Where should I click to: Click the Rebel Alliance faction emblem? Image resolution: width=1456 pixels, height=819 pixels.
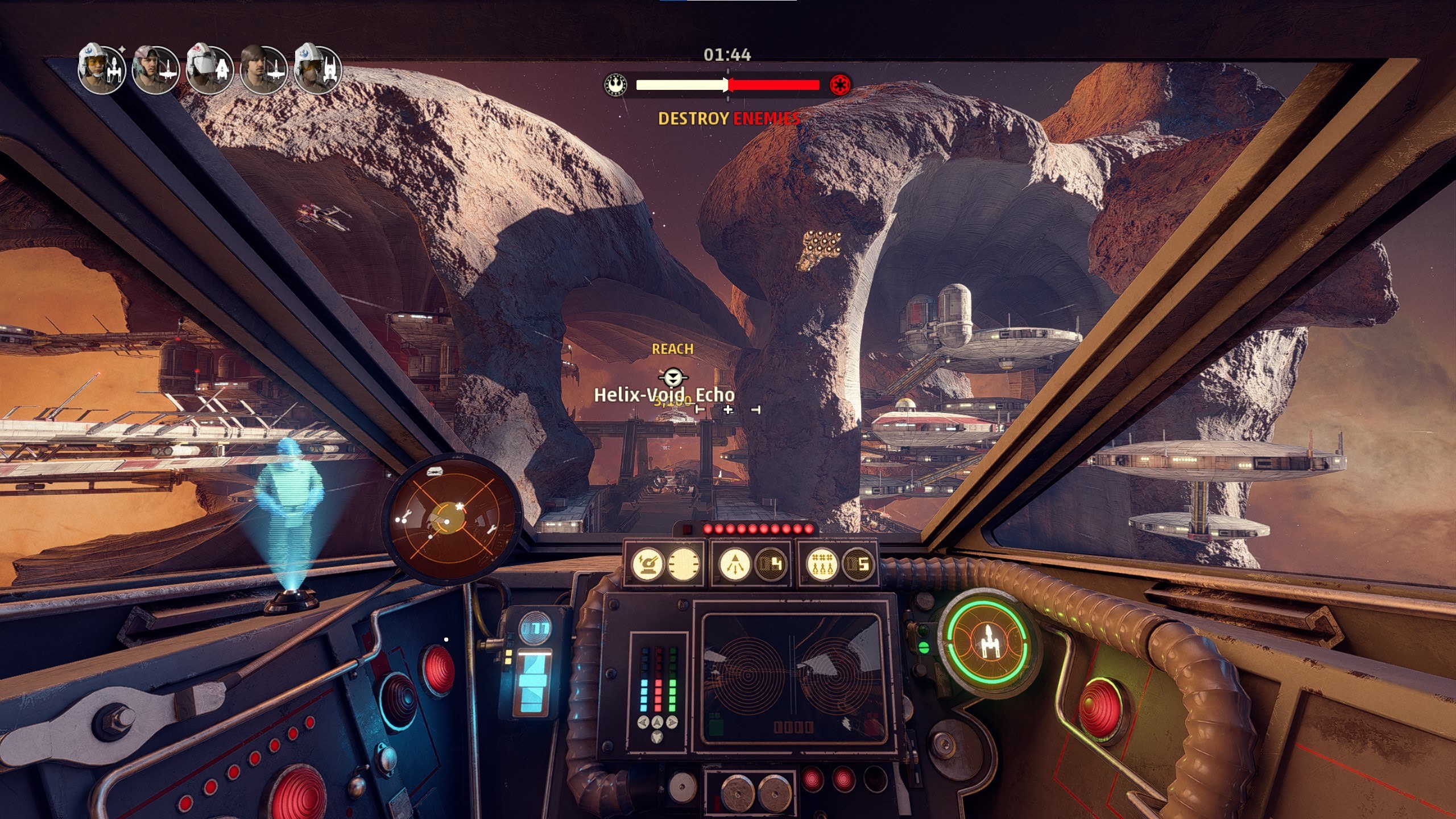click(615, 85)
